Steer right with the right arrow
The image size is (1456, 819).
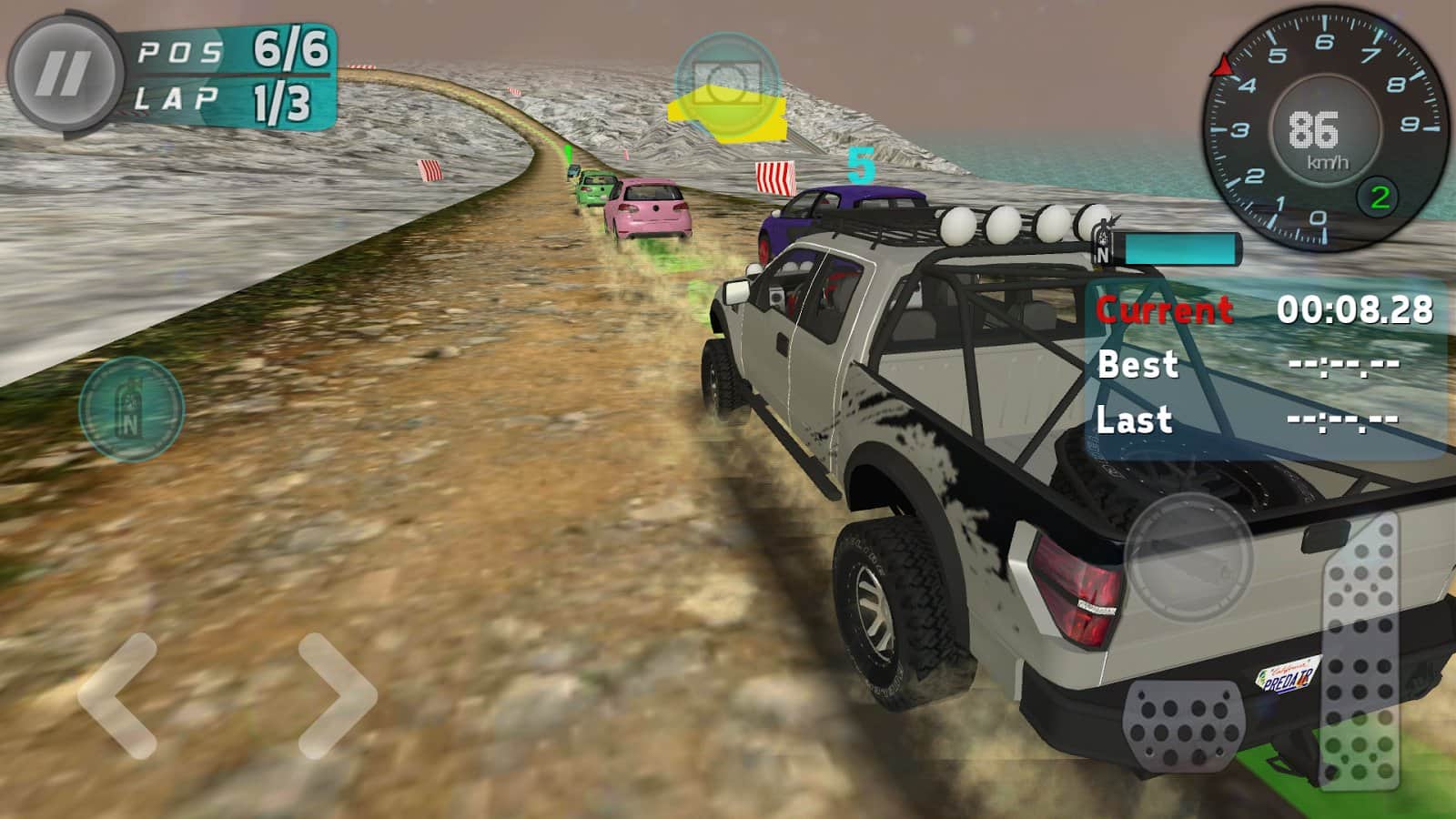(x=337, y=696)
